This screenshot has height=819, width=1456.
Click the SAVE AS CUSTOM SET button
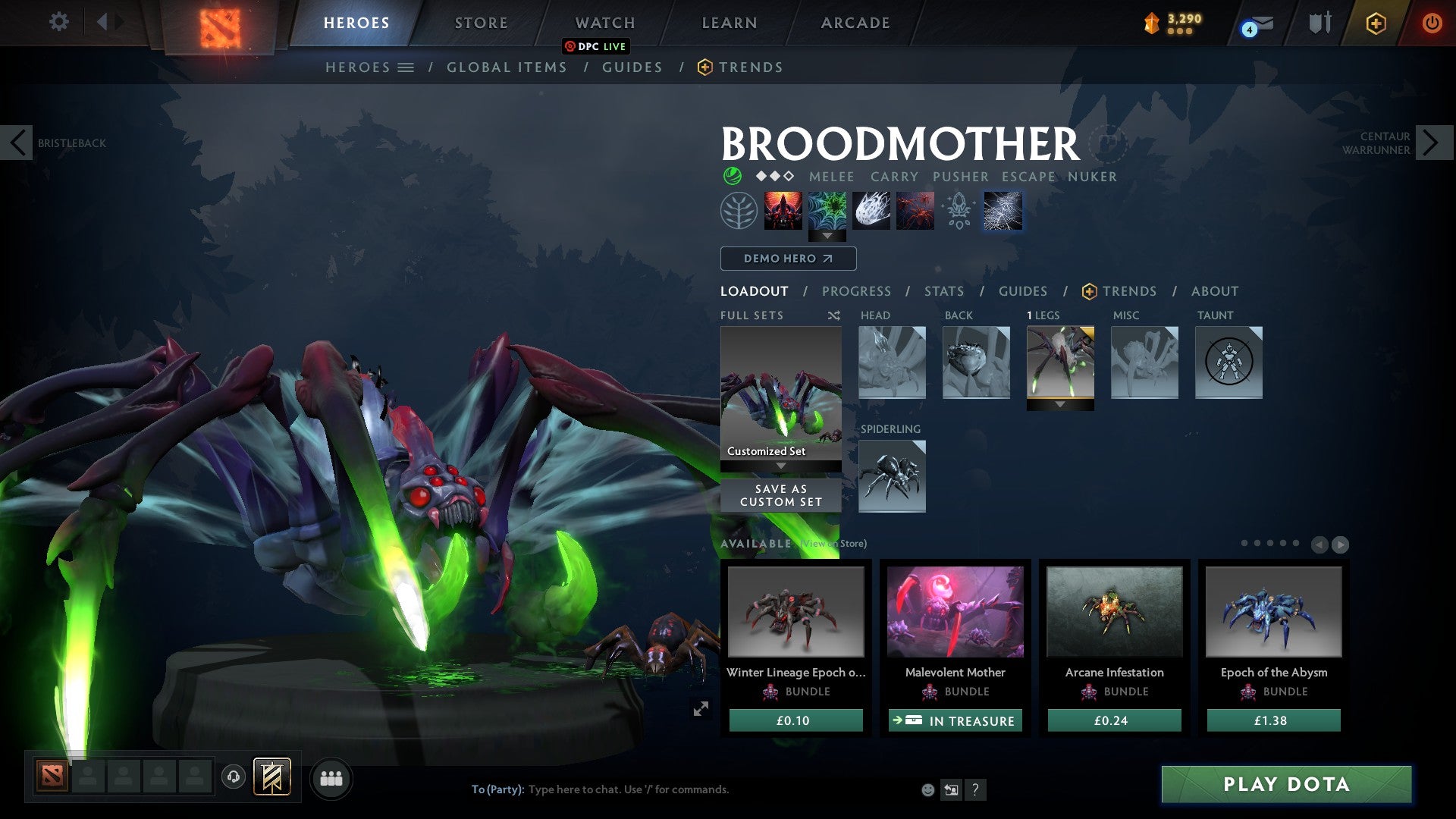[x=781, y=494]
